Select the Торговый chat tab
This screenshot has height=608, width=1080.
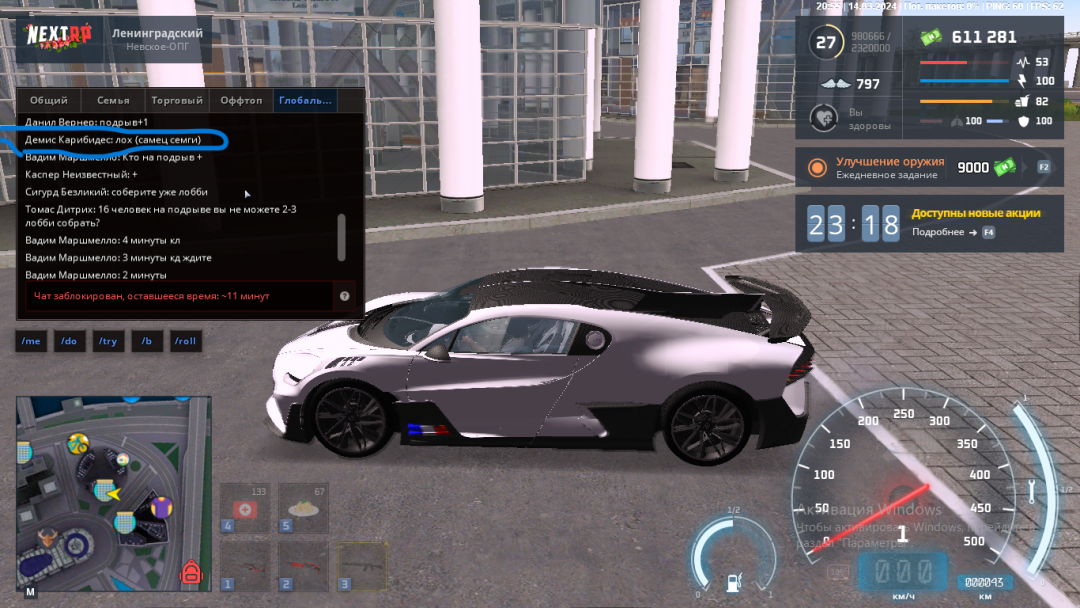click(x=177, y=100)
